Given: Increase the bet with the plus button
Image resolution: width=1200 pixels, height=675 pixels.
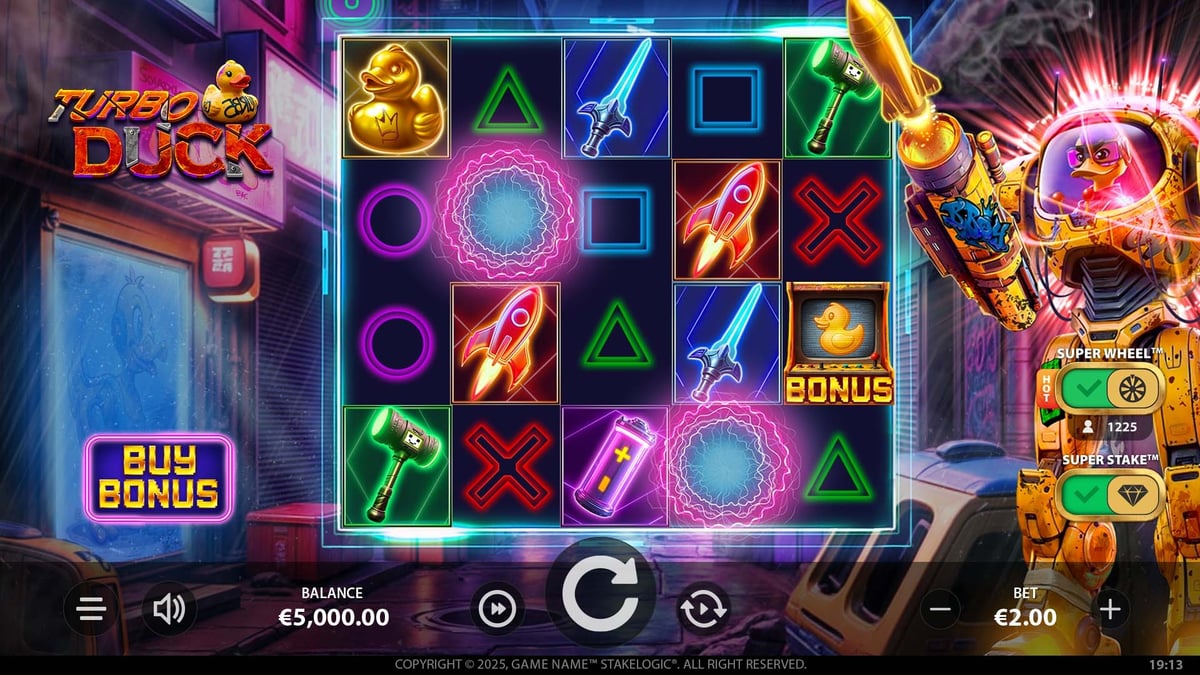Looking at the screenshot, I should pos(1110,608).
